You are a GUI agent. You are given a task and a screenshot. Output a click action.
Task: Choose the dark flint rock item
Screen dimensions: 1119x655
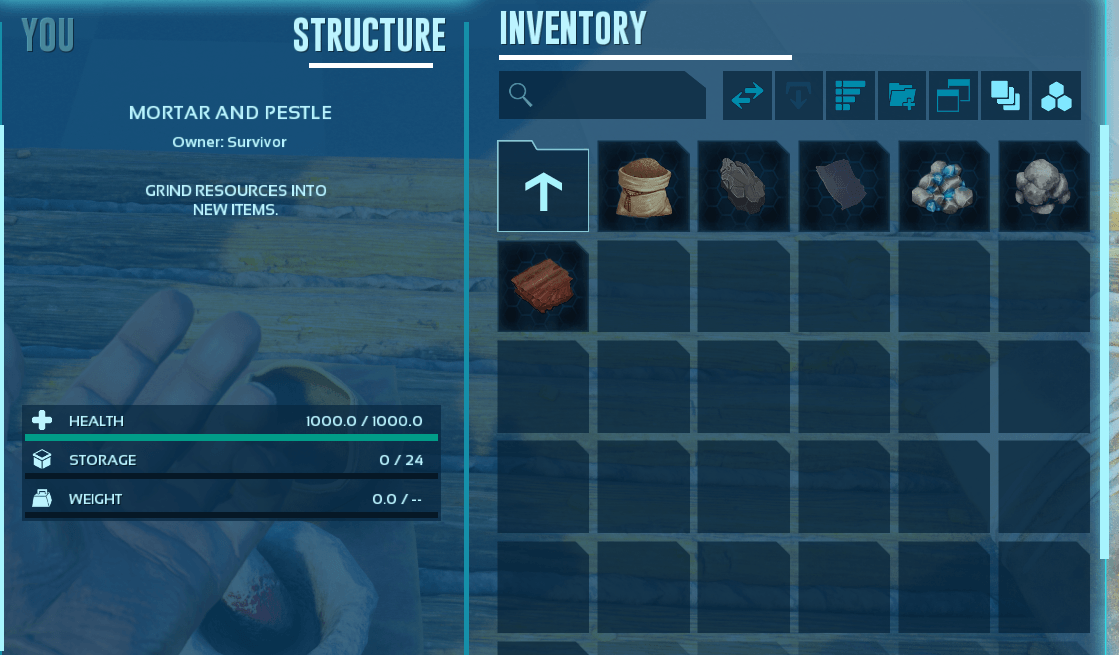point(743,186)
